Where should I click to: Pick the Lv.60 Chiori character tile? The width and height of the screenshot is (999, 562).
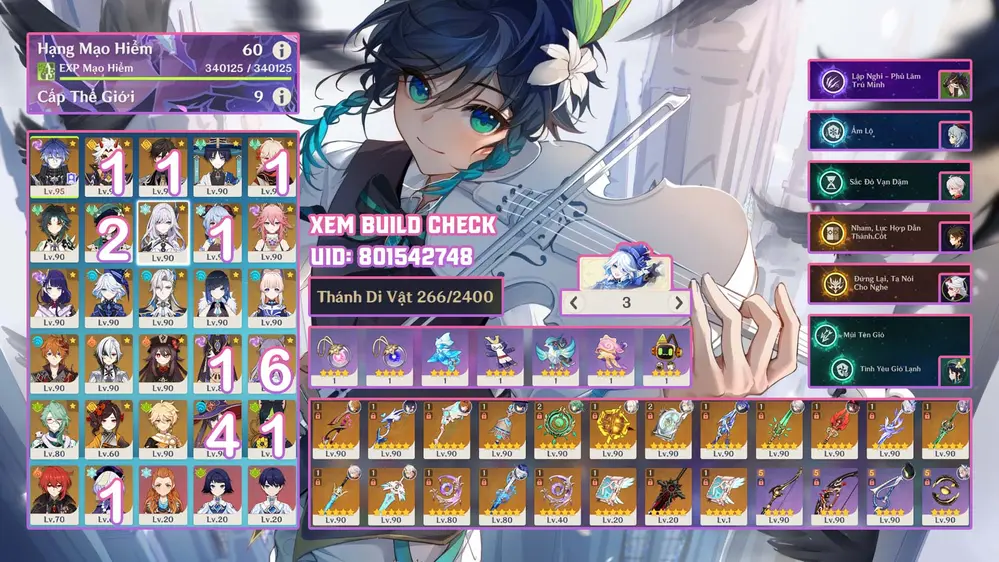[x=111, y=427]
